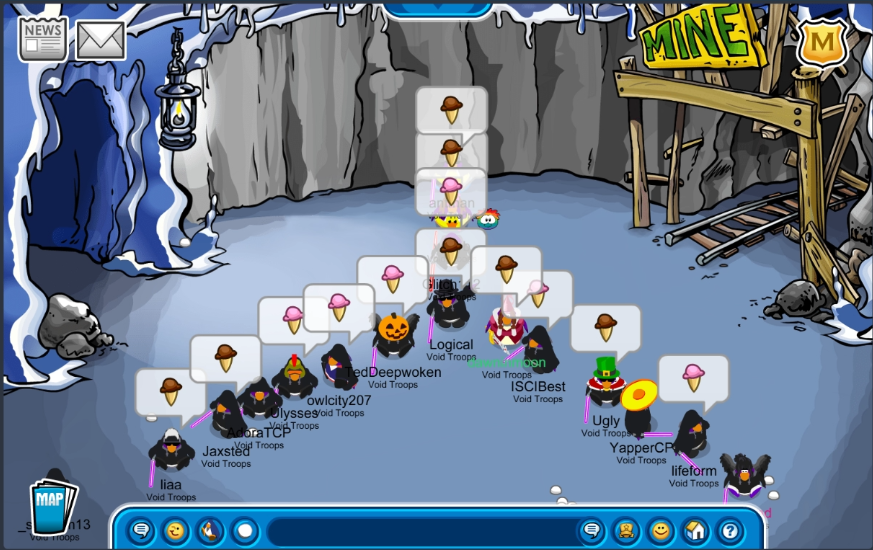Open the moderator M badge
Image resolution: width=873 pixels, height=550 pixels.
click(822, 42)
